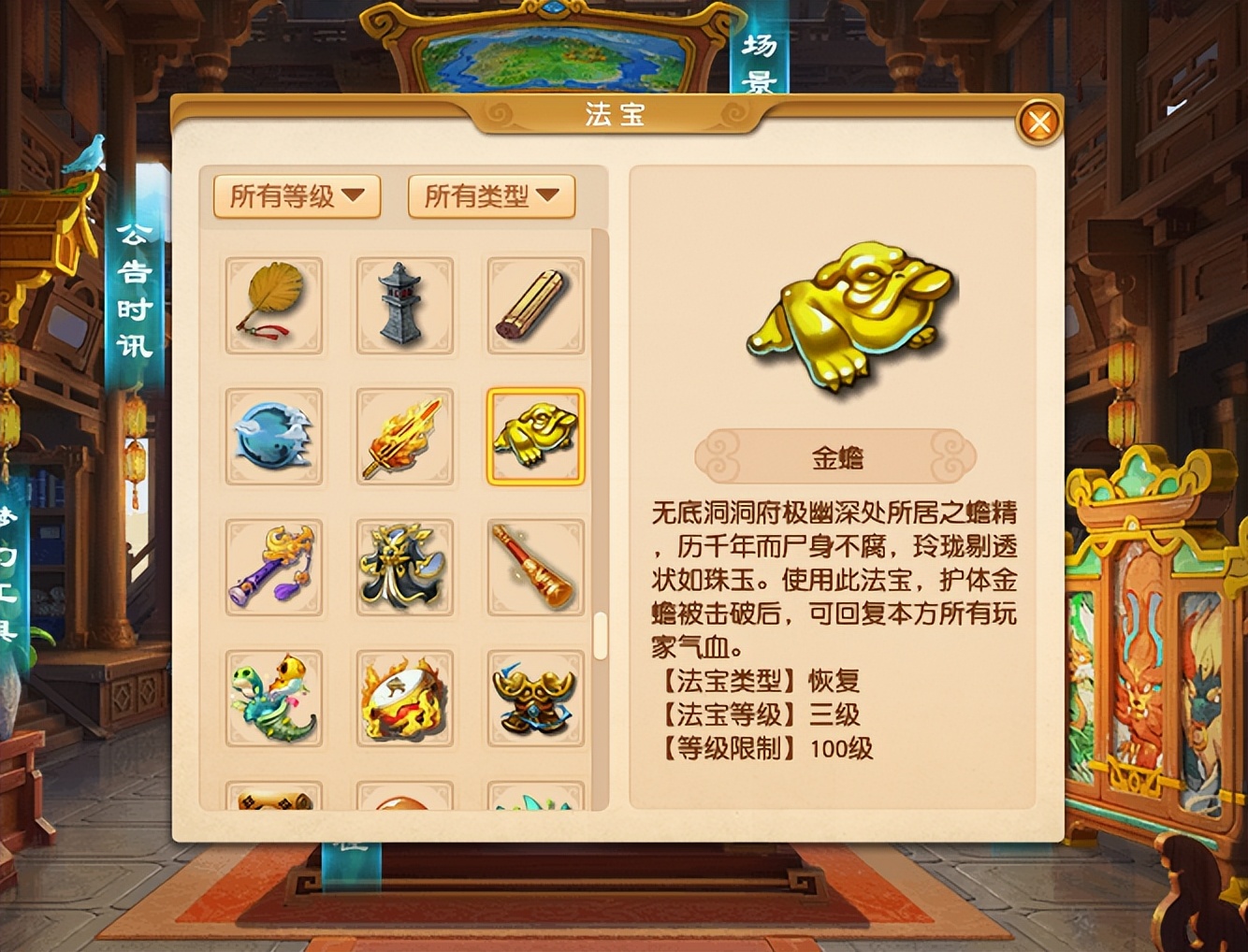Image resolution: width=1248 pixels, height=952 pixels.
Task: Open the 所有类型 type filter dropdown
Action: click(x=490, y=197)
